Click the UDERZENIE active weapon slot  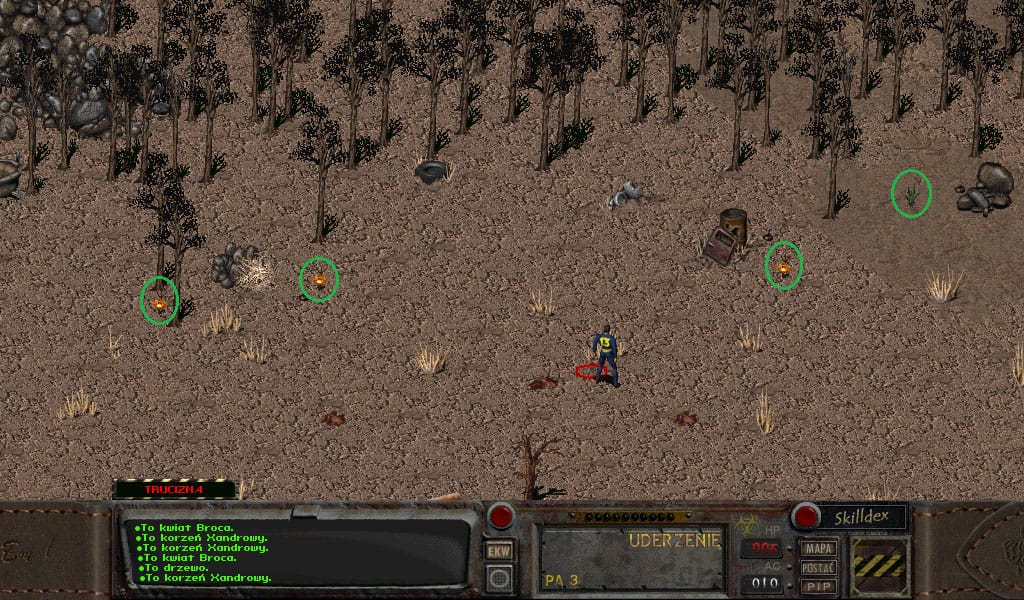coord(632,558)
